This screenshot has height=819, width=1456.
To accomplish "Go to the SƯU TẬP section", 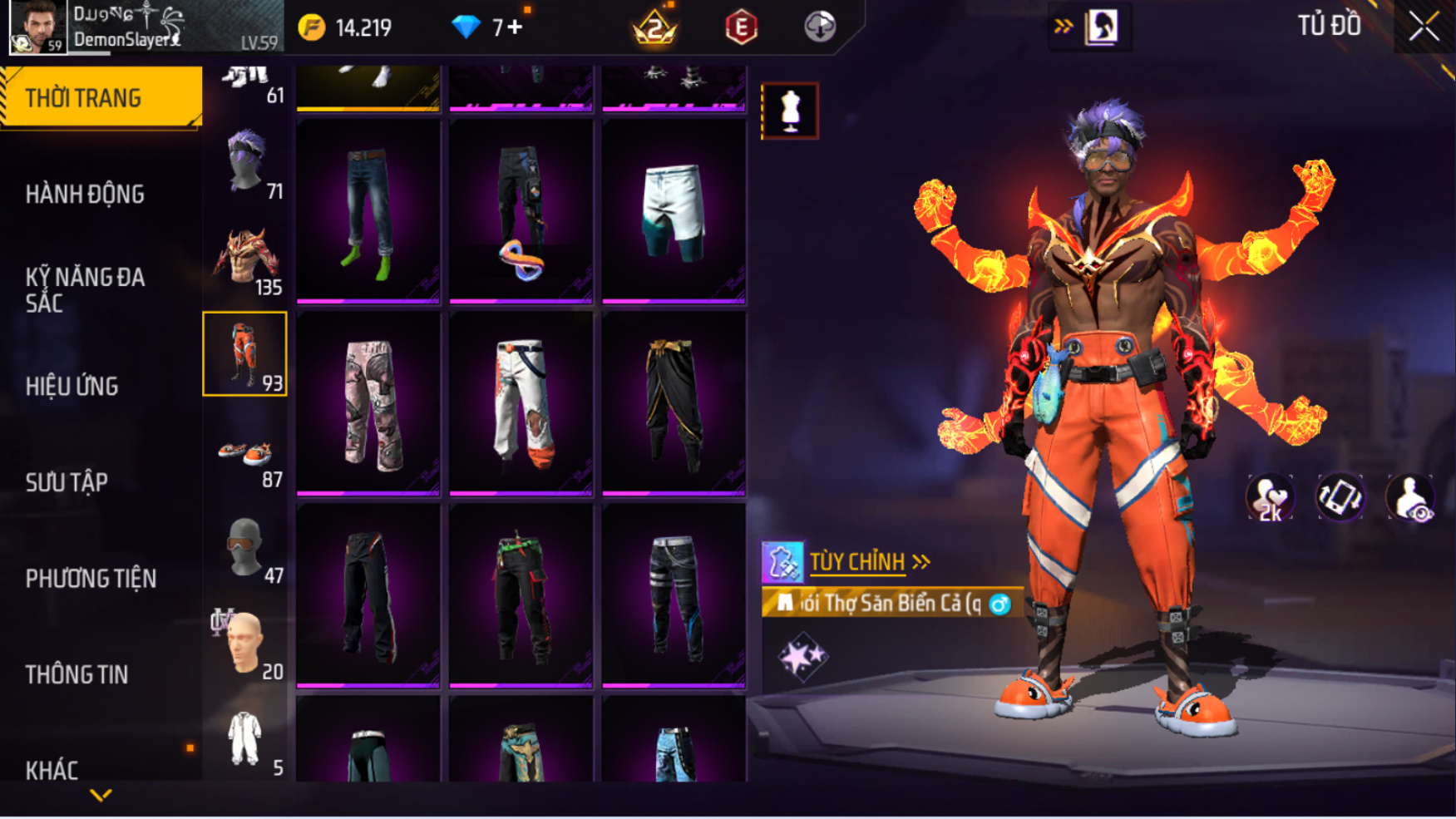I will pyautogui.click(x=67, y=482).
